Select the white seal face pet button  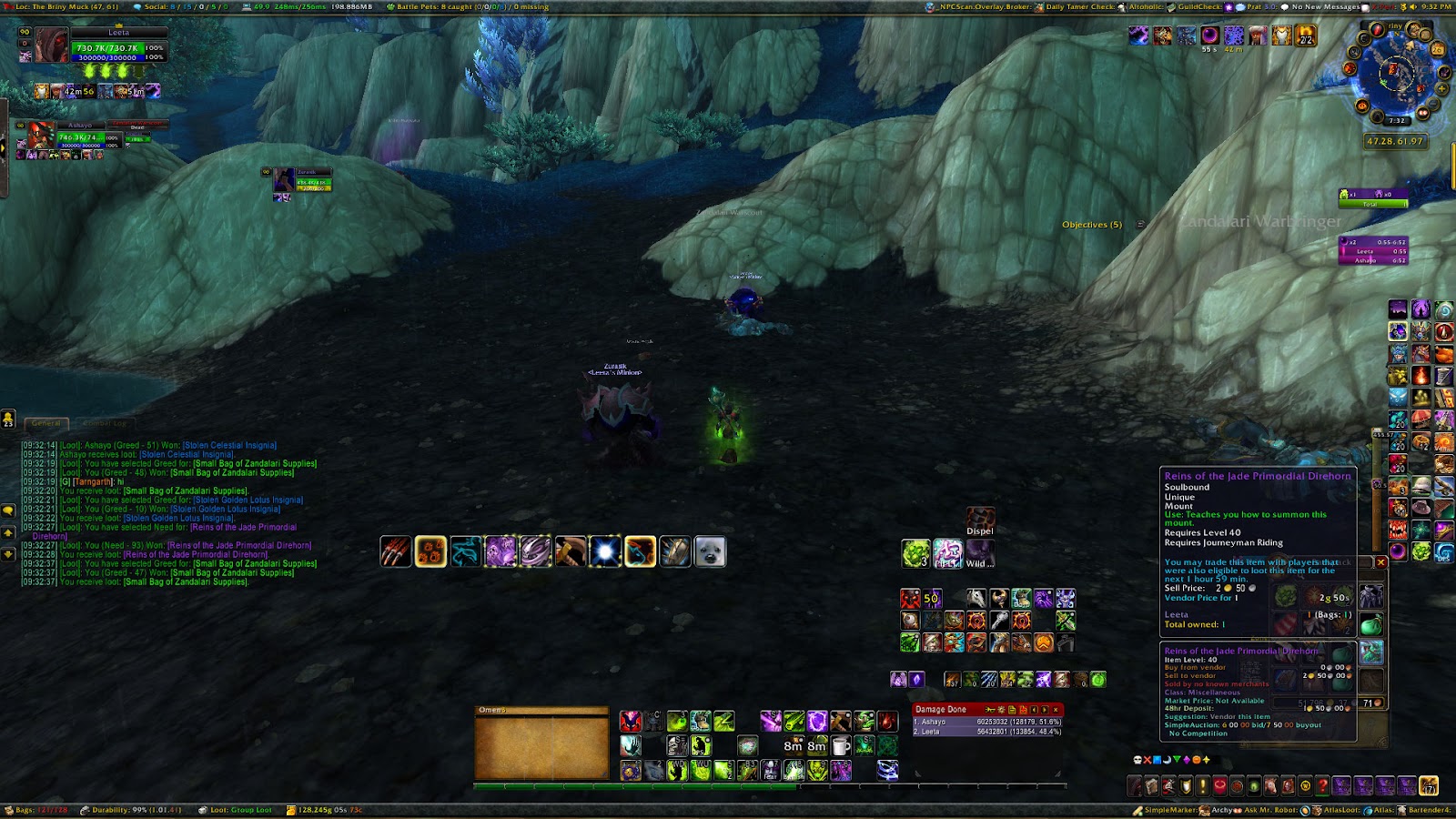tap(710, 551)
